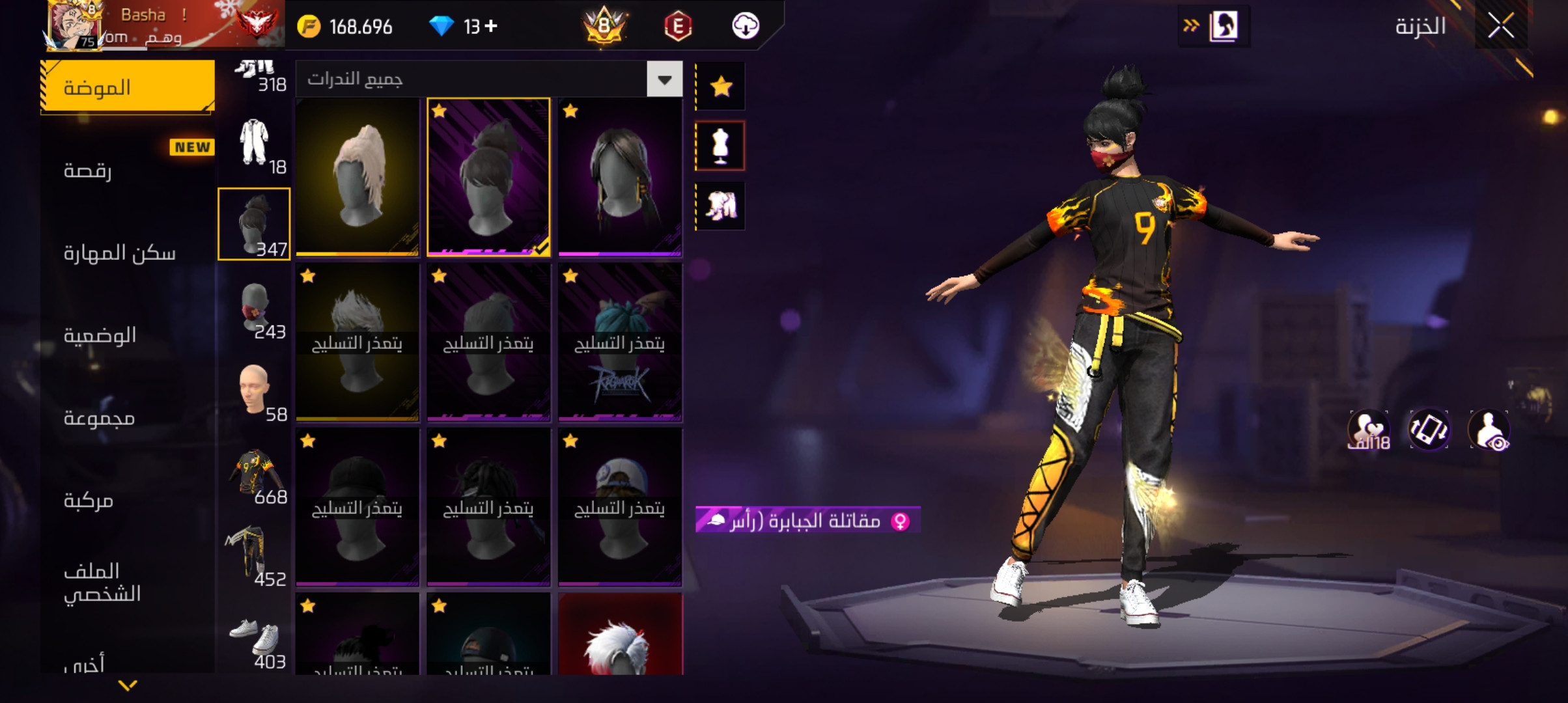Filter by the star favorites button
The width and height of the screenshot is (1568, 703).
(x=721, y=87)
